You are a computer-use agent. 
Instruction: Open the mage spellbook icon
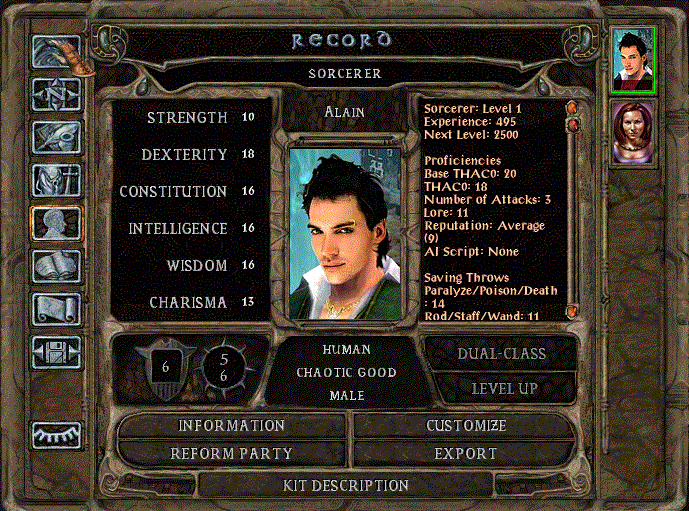56,266
